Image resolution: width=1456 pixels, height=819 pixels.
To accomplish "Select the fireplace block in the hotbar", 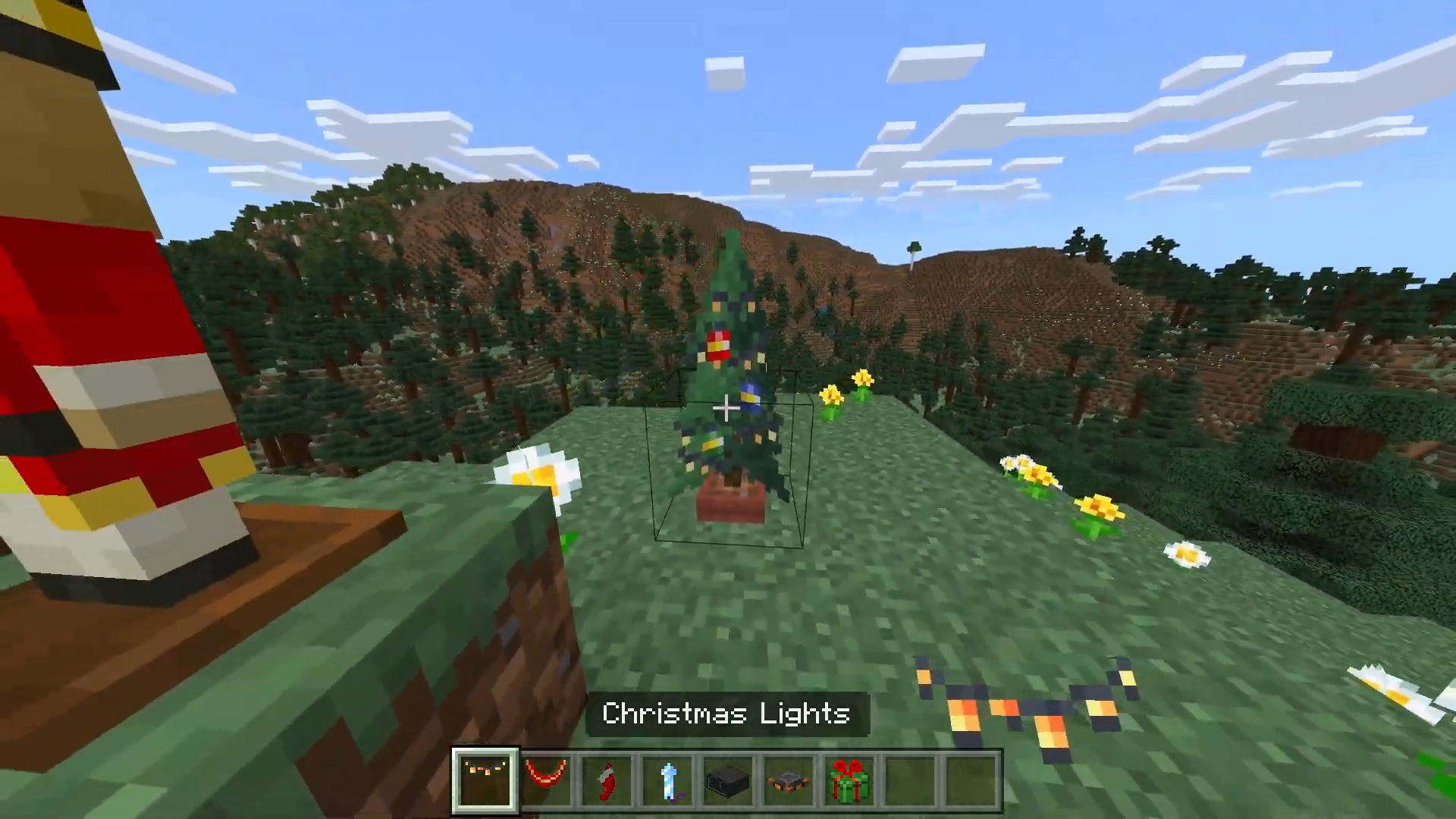I will (x=789, y=778).
